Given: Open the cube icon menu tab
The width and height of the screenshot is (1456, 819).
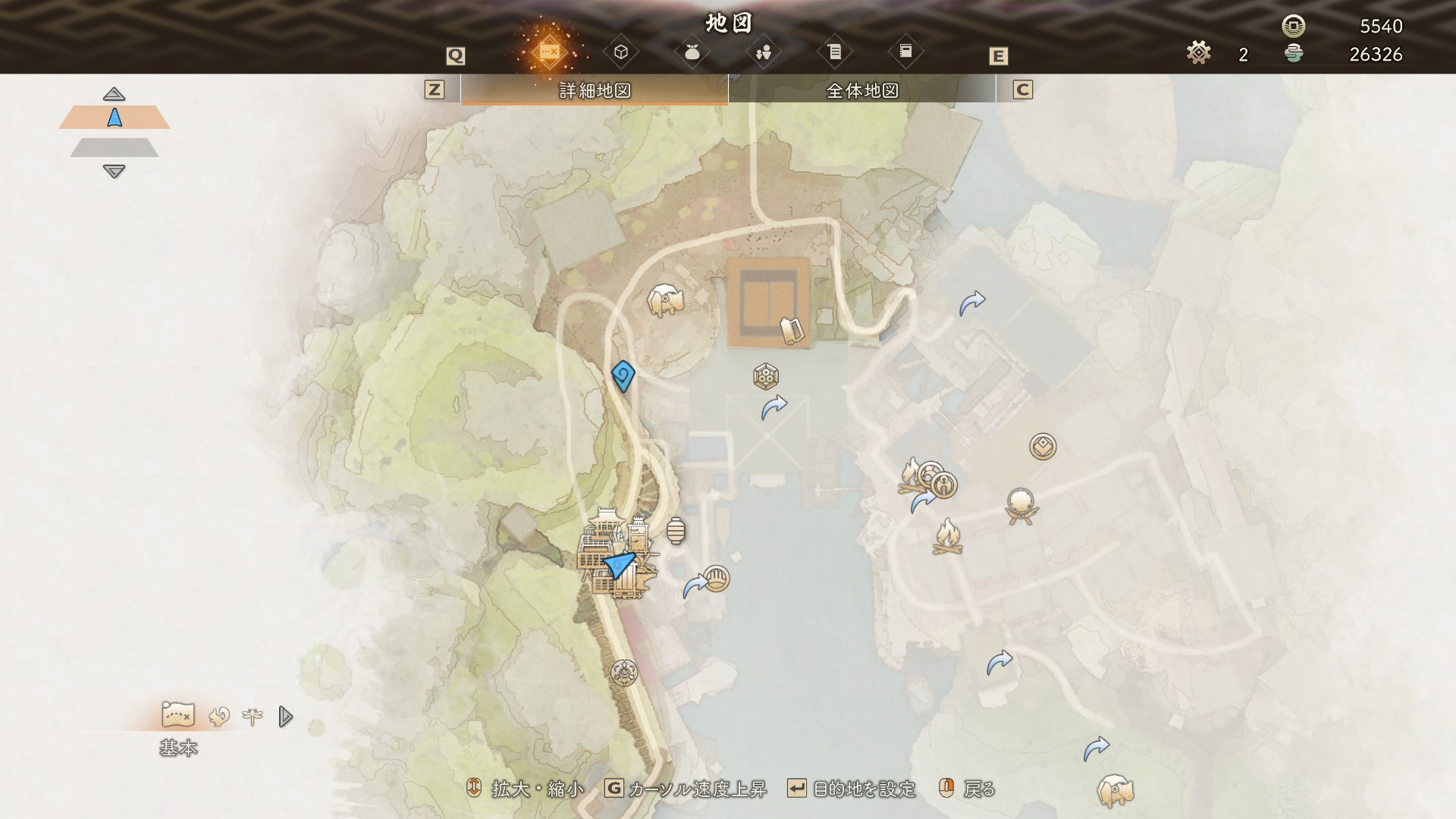Looking at the screenshot, I should [621, 52].
